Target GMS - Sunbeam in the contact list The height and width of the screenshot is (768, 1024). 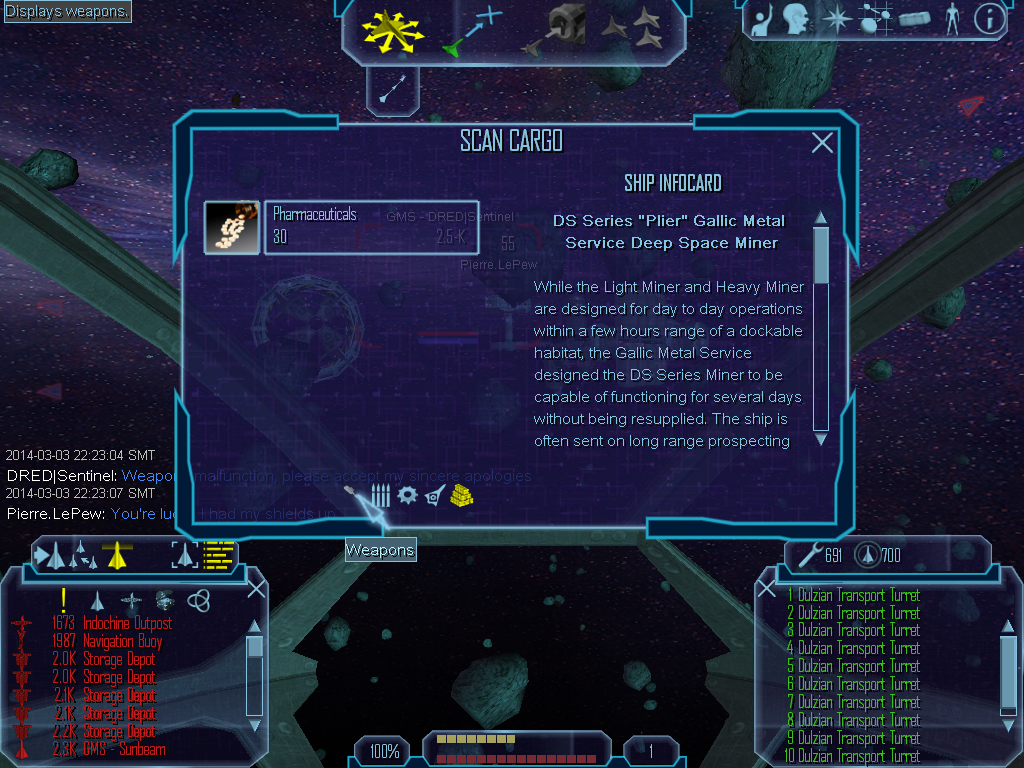[x=124, y=749]
